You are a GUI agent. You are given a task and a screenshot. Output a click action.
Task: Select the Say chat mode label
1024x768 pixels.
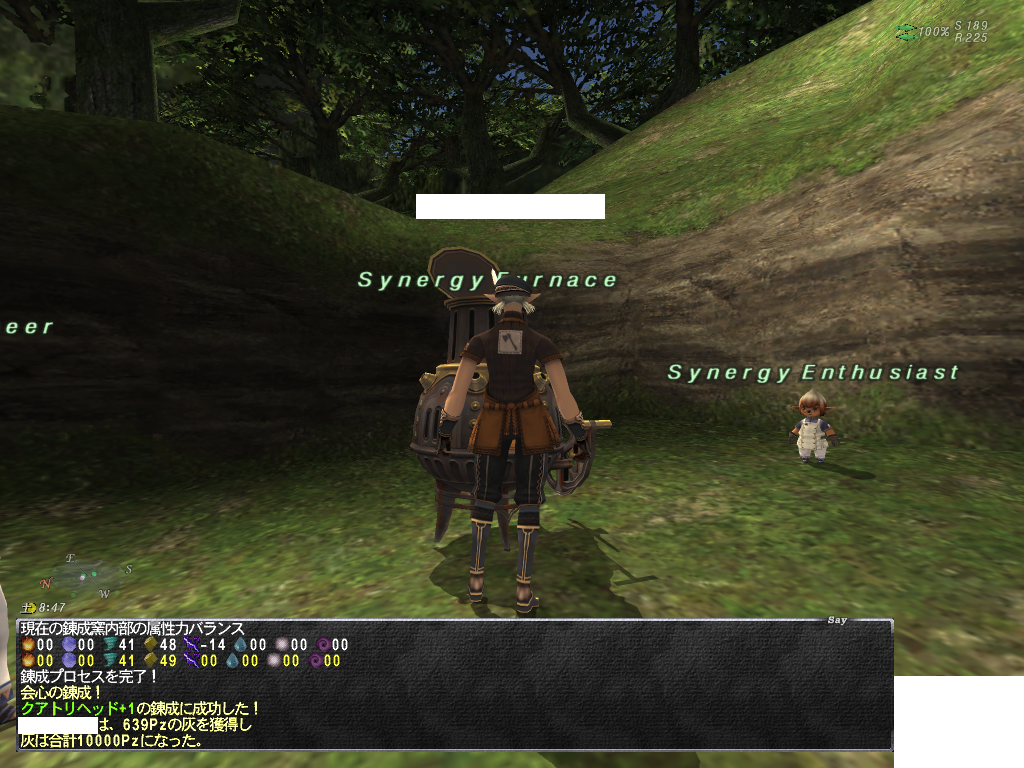[837, 620]
